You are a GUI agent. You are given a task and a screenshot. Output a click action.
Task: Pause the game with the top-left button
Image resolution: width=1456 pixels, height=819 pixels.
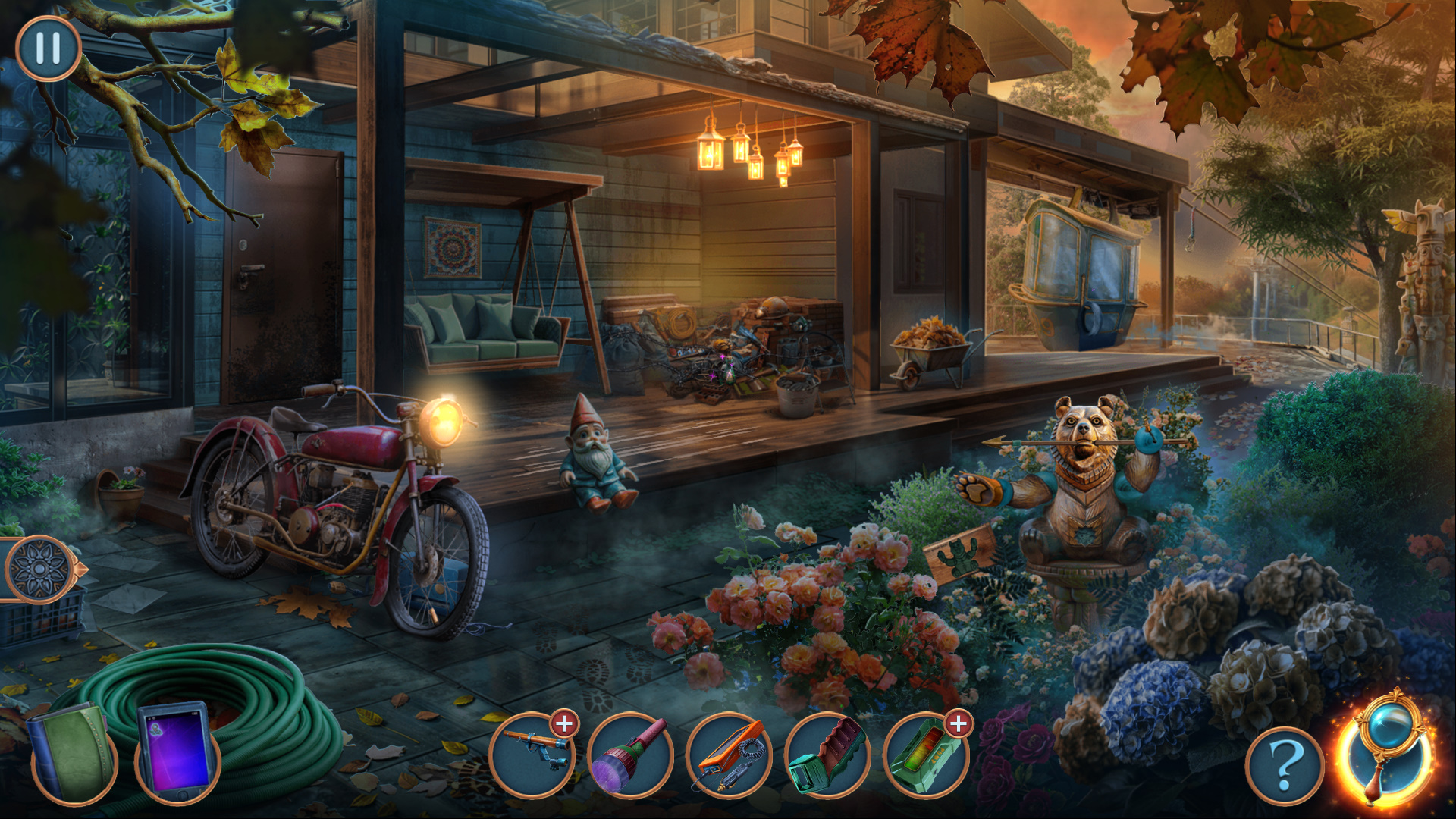(x=48, y=49)
